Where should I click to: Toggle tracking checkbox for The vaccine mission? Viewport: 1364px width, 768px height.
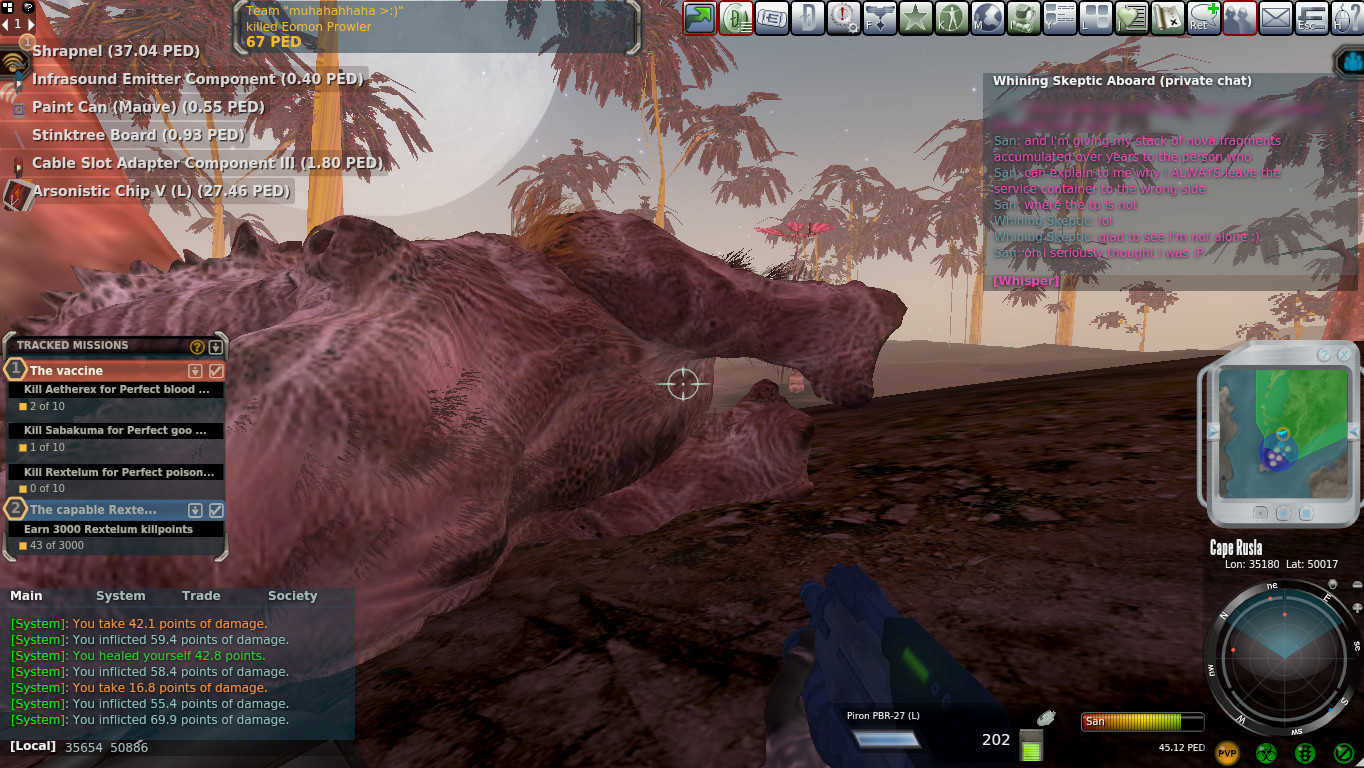pos(216,371)
